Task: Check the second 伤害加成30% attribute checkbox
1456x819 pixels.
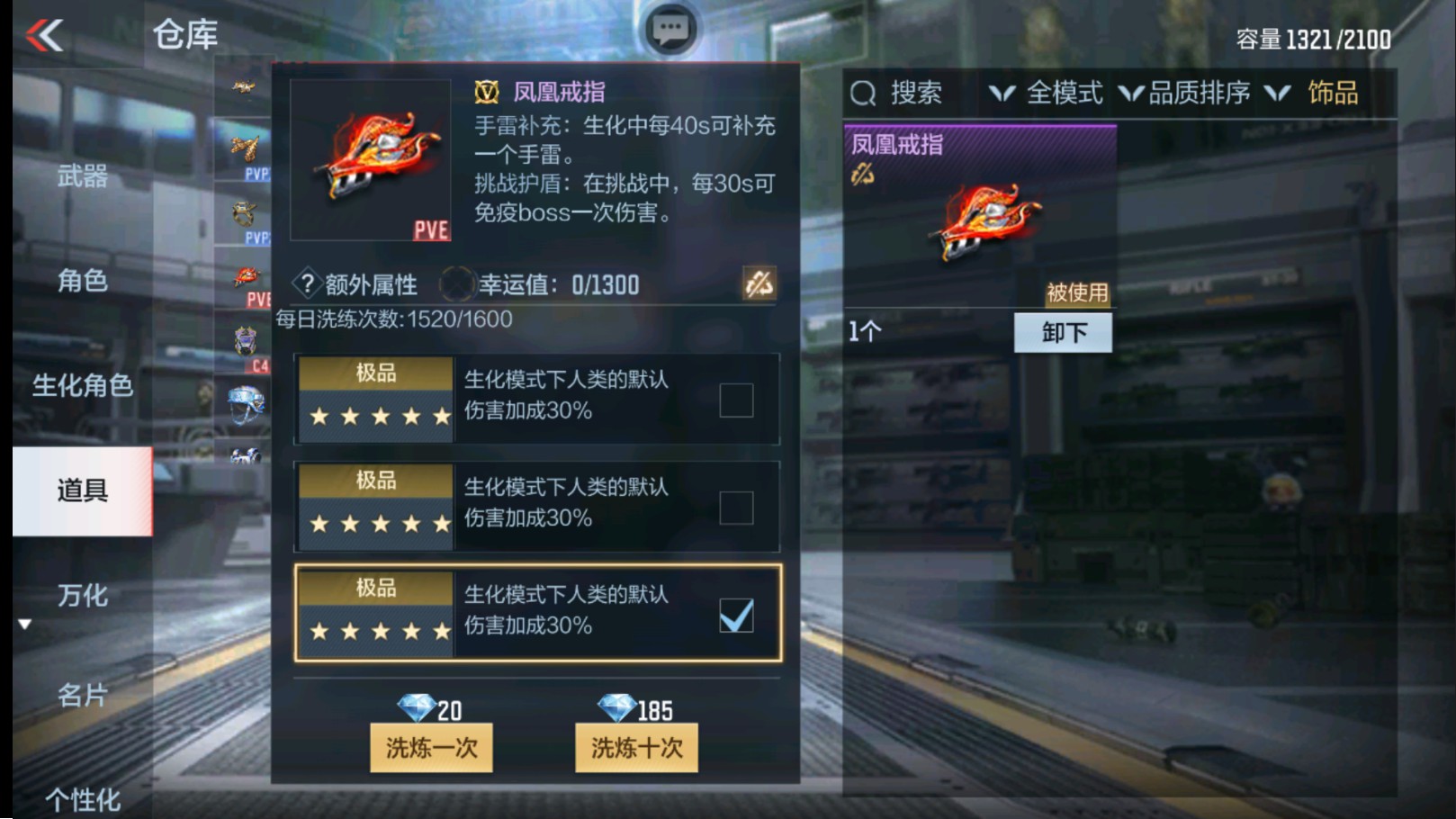Action: (x=735, y=506)
